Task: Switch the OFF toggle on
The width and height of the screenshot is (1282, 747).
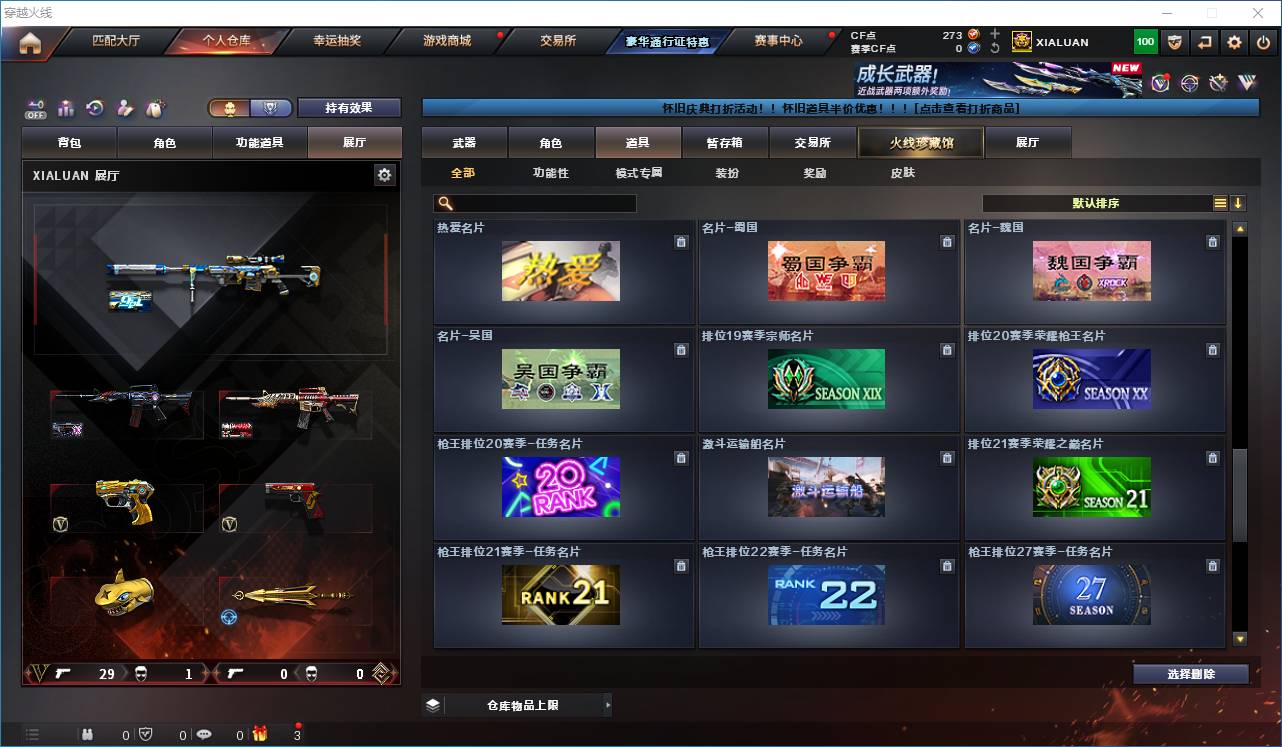Action: click(x=36, y=108)
